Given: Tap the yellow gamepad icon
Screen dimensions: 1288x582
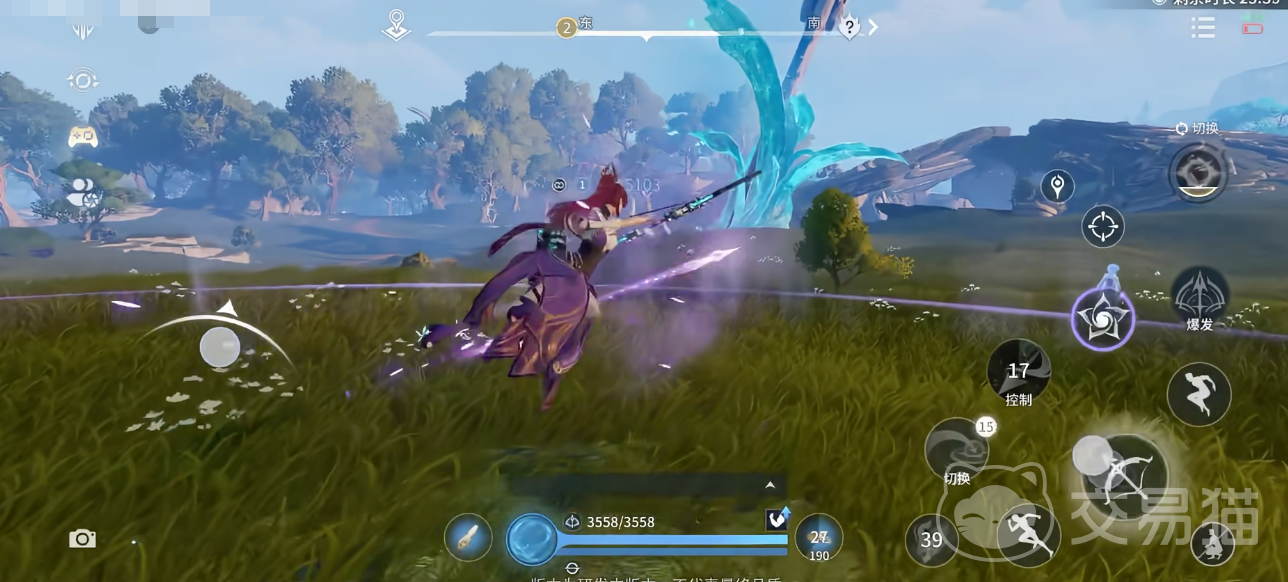Looking at the screenshot, I should [83, 137].
